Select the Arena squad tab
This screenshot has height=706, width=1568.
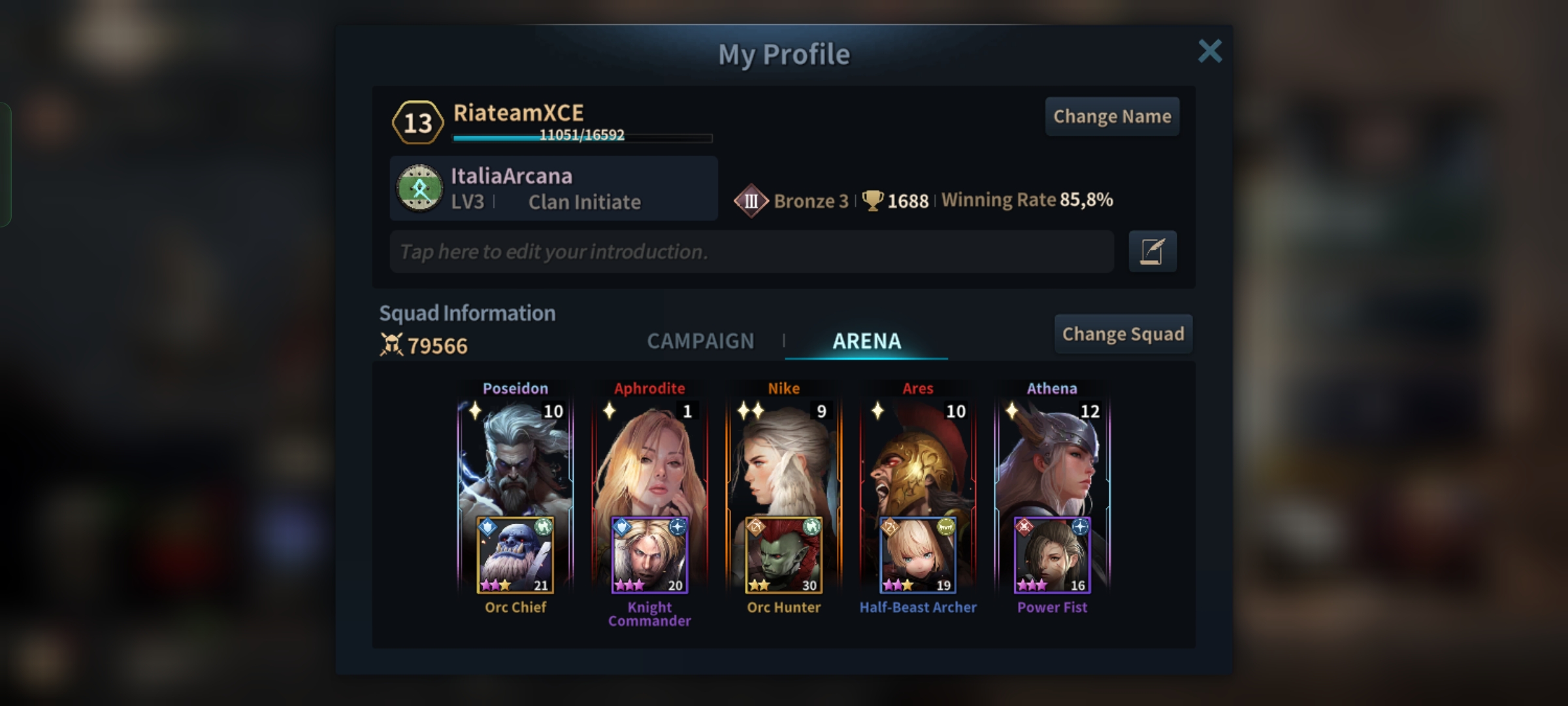click(866, 341)
